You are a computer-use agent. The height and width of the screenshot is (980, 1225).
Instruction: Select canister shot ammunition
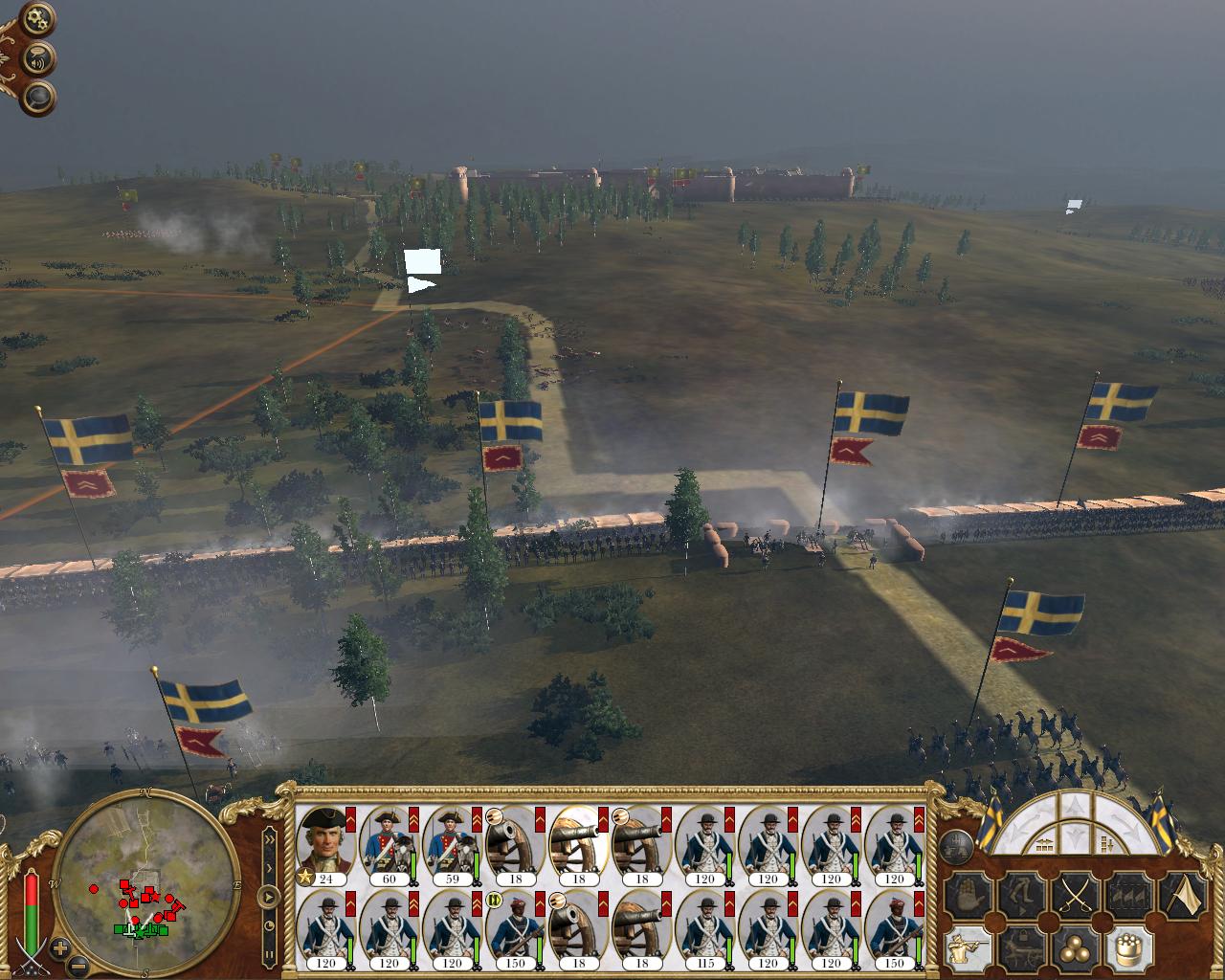[1129, 949]
